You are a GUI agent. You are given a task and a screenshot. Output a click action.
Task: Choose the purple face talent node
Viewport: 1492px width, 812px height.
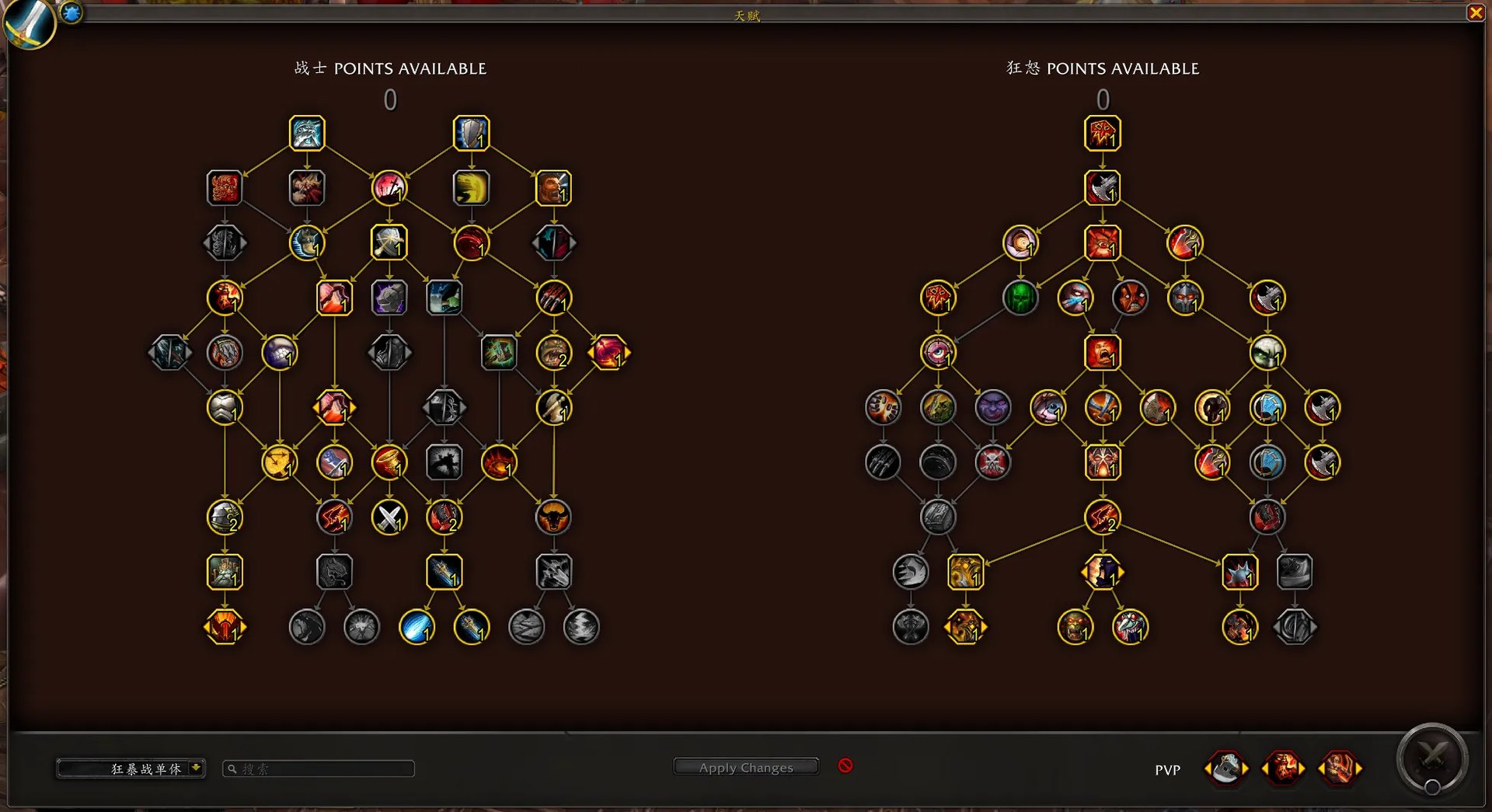click(x=992, y=407)
